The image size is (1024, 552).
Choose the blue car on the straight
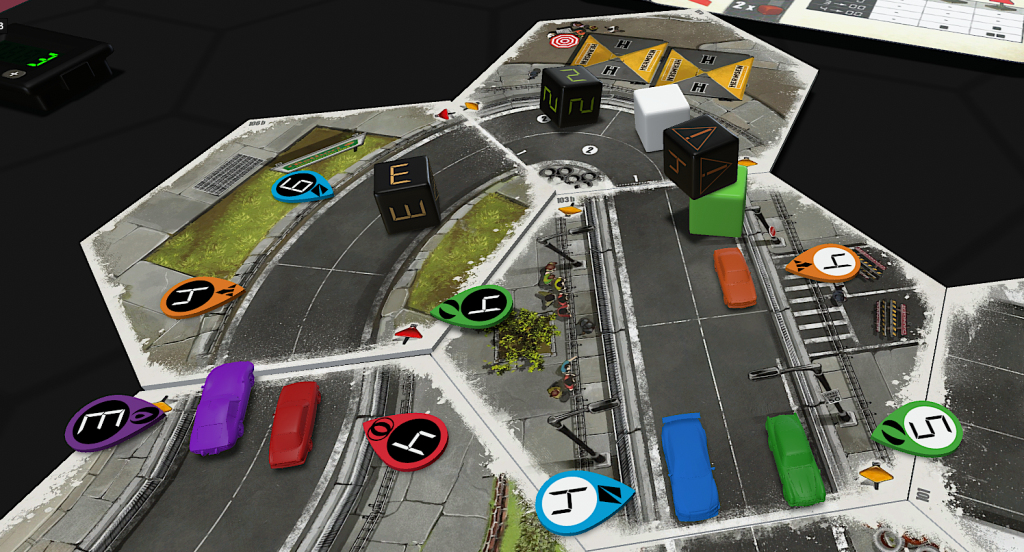pyautogui.click(x=688, y=465)
